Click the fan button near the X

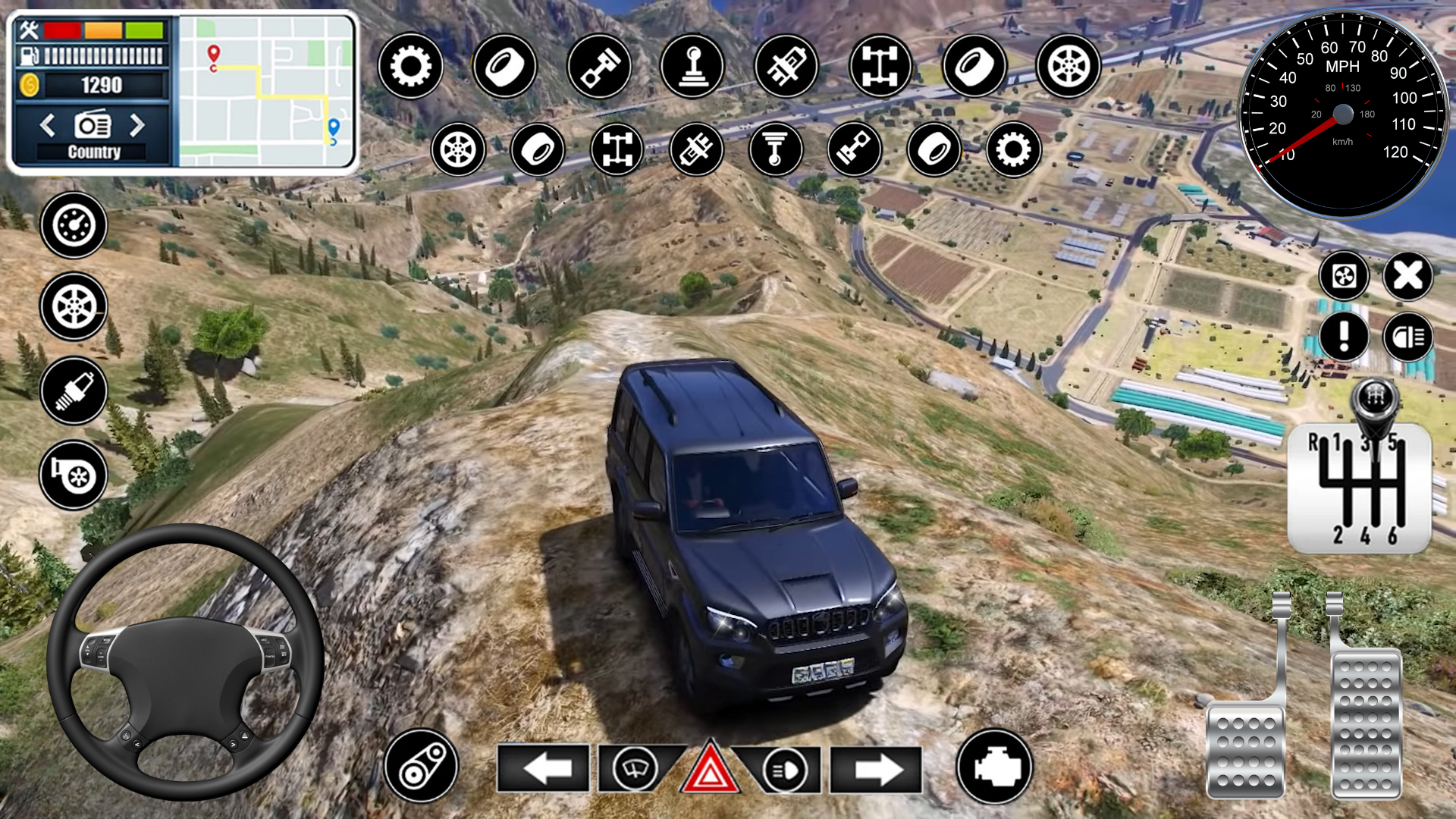click(1344, 278)
